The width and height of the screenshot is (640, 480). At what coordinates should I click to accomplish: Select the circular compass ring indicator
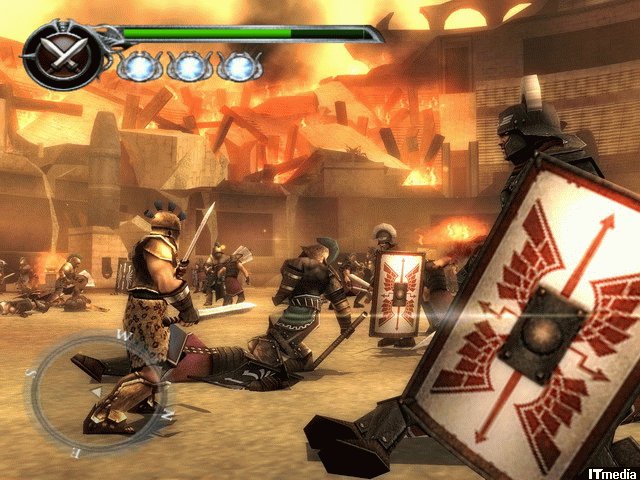point(90,391)
